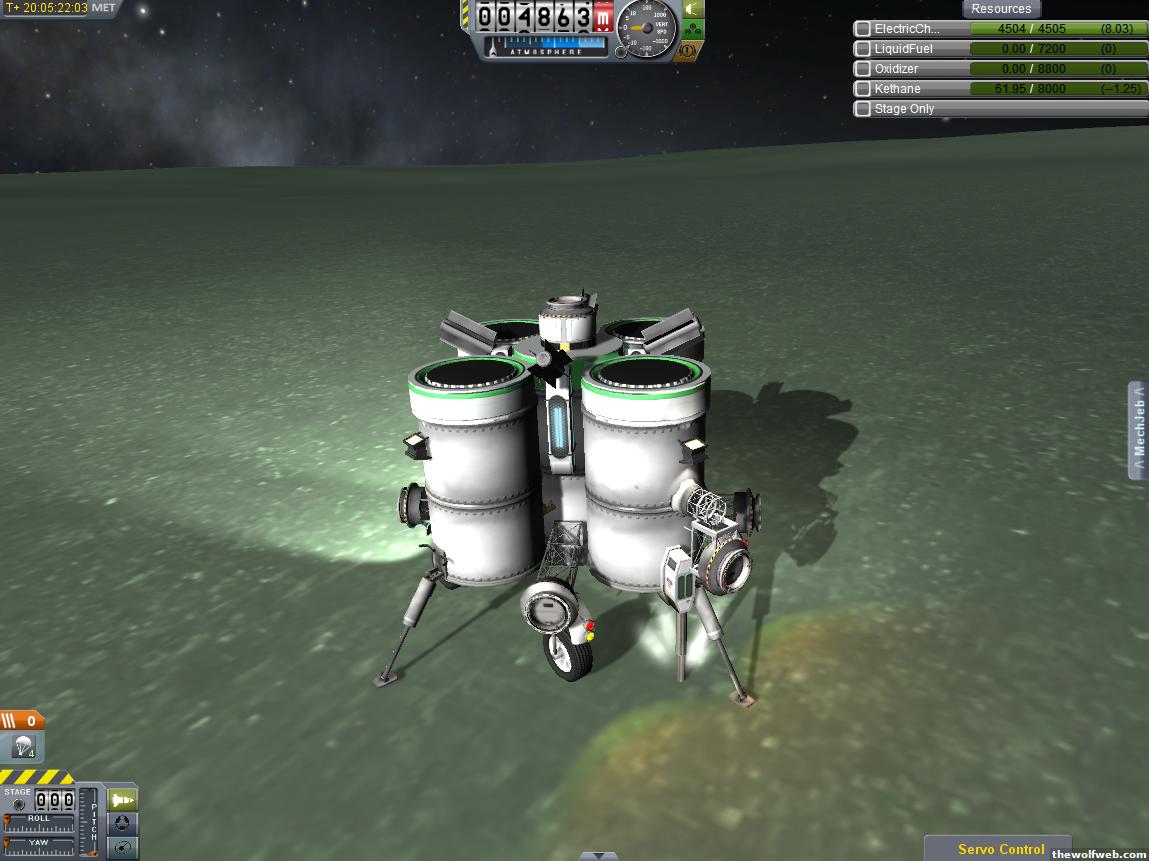Screen dimensions: 1149x861
Task: Click the red altimeter unit indicator
Action: [x=603, y=18]
